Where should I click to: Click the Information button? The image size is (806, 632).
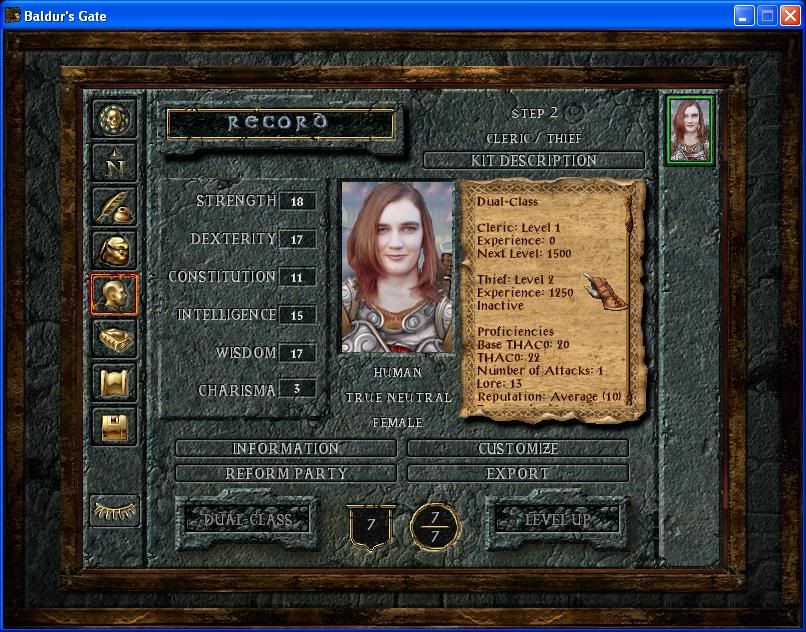click(286, 449)
